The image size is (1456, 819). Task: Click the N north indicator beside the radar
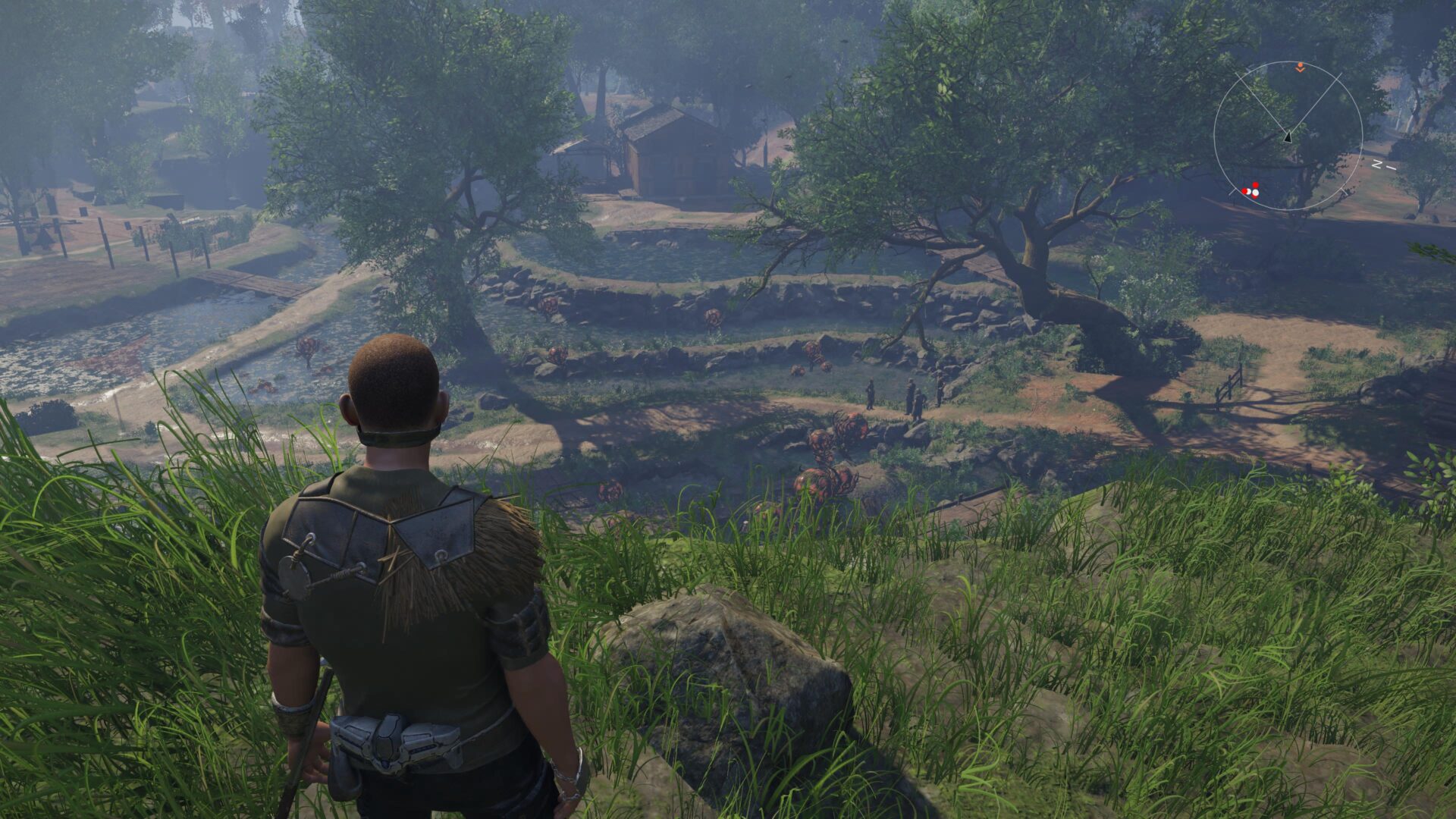click(x=1377, y=163)
